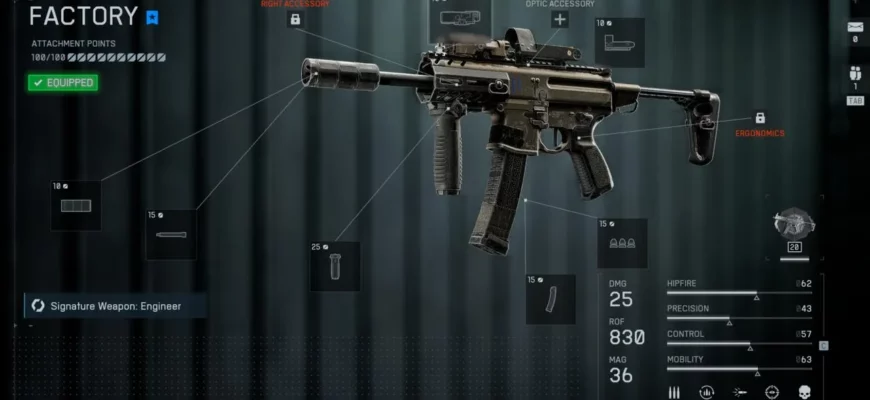Screen dimensions: 870x400
Task: Click the locked Right Accessory slot
Action: click(x=294, y=19)
